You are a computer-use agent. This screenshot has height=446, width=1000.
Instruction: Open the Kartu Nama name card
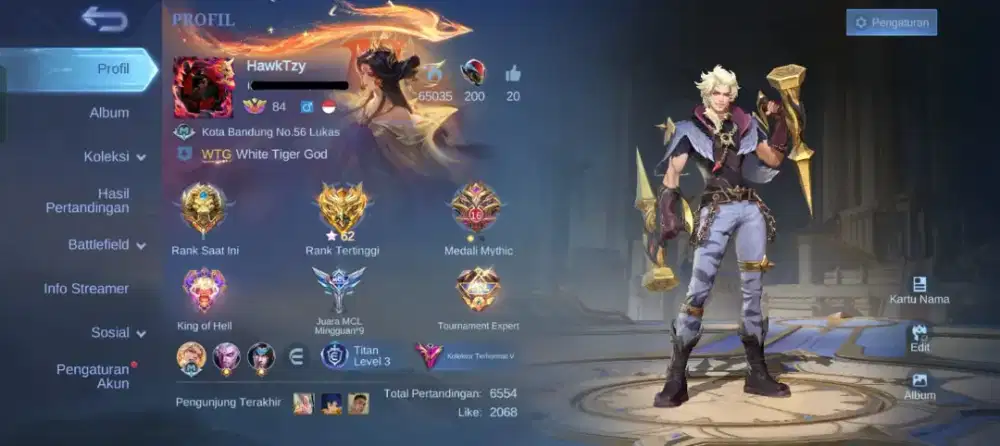tap(919, 289)
